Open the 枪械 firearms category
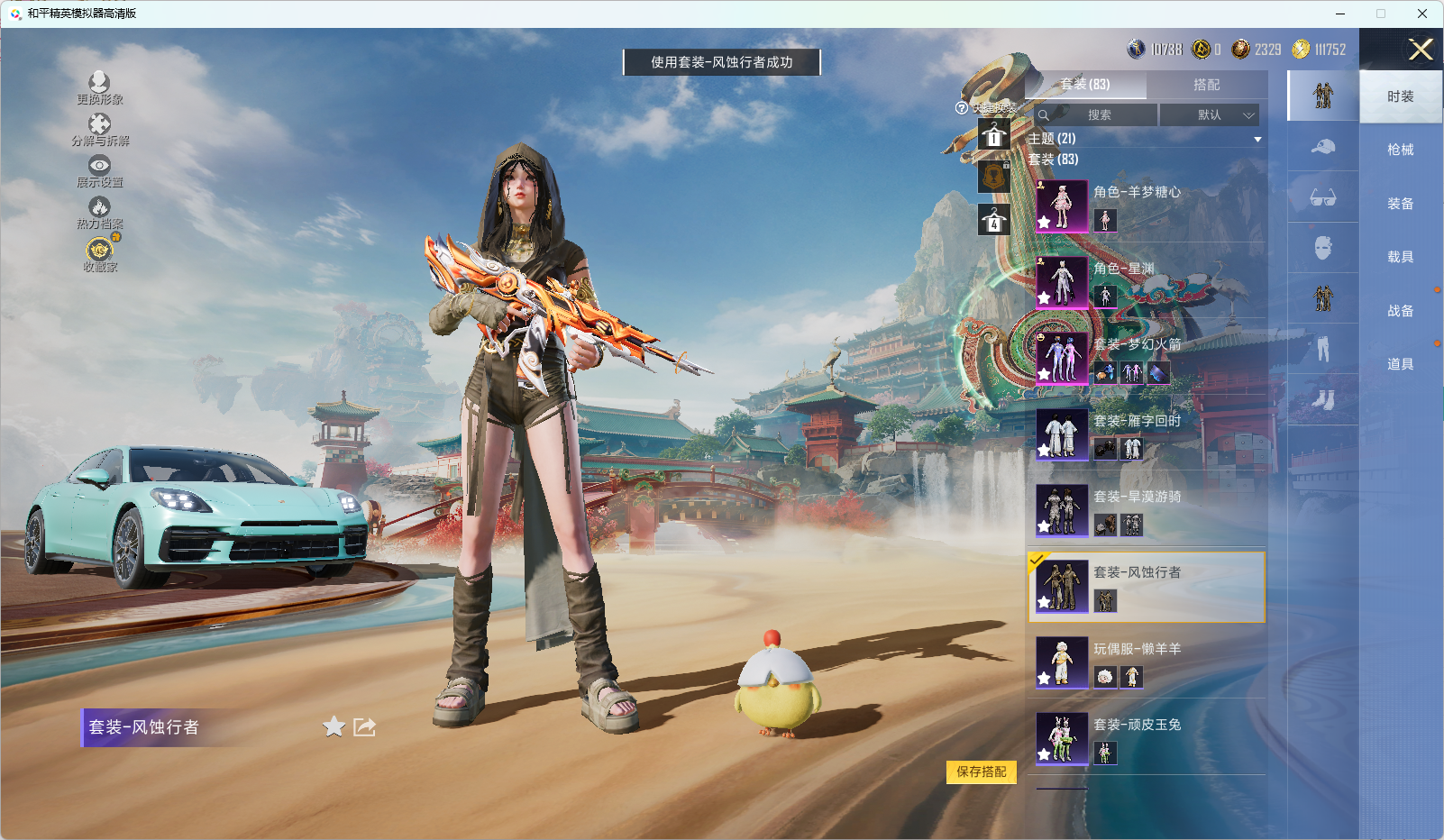This screenshot has width=1444, height=840. [1400, 151]
